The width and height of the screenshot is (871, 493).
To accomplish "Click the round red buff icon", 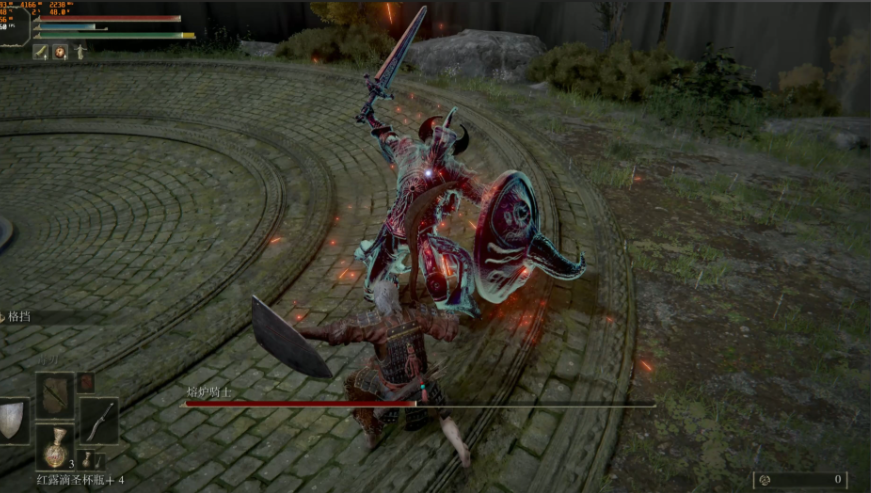I will pyautogui.click(x=60, y=52).
